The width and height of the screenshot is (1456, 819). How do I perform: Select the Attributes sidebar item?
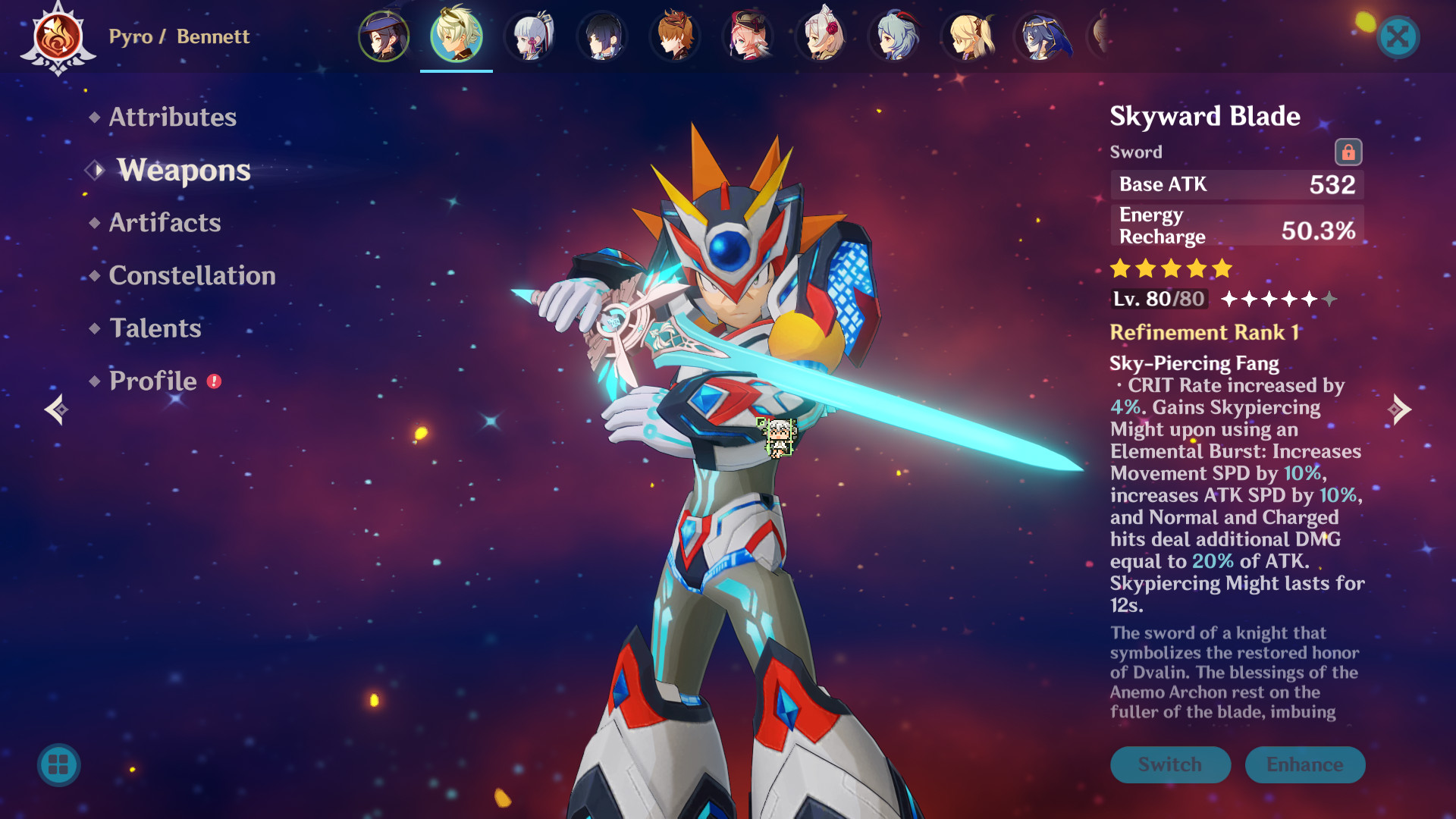click(x=171, y=118)
